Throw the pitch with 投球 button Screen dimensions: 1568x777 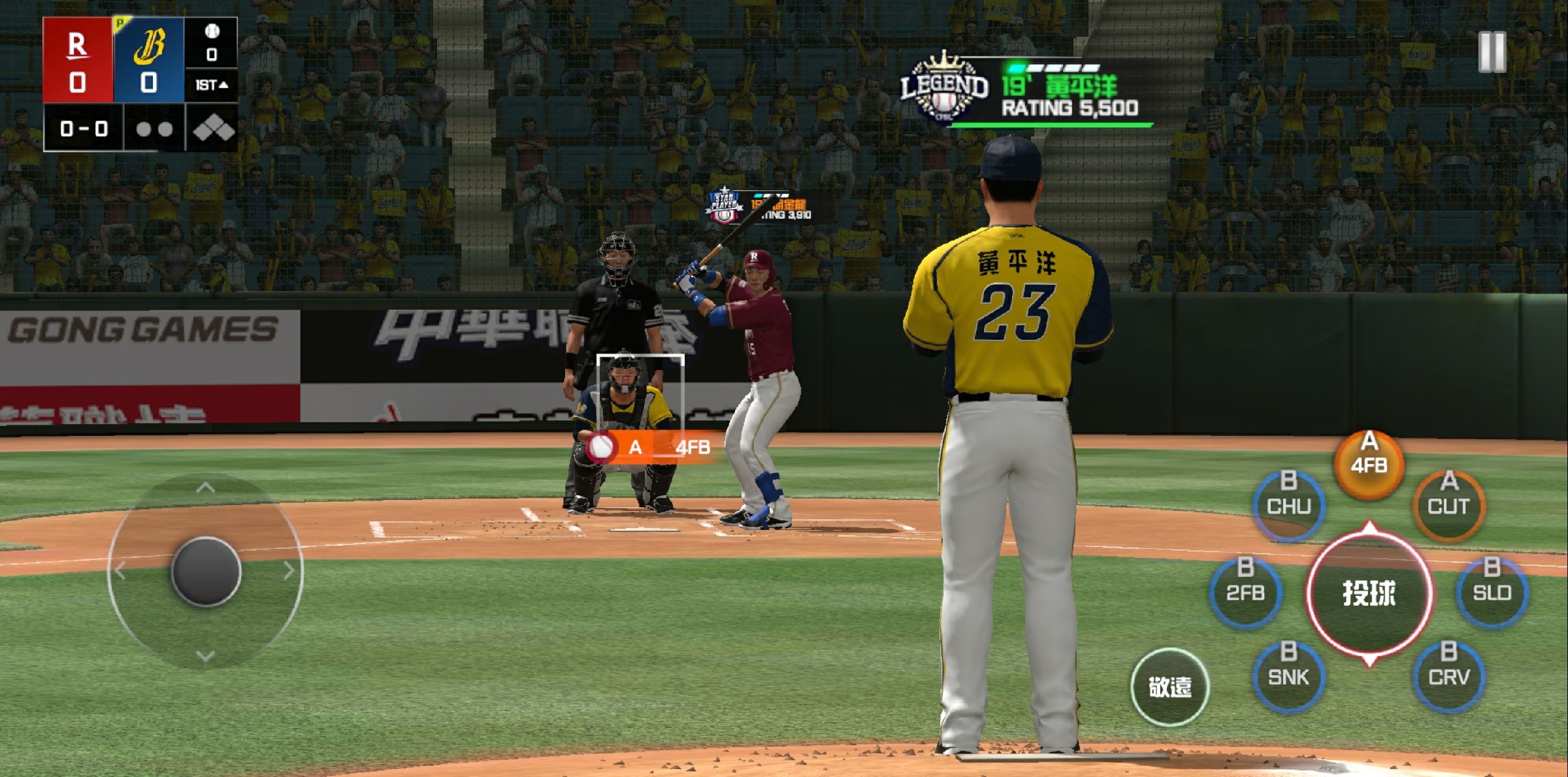[1369, 593]
